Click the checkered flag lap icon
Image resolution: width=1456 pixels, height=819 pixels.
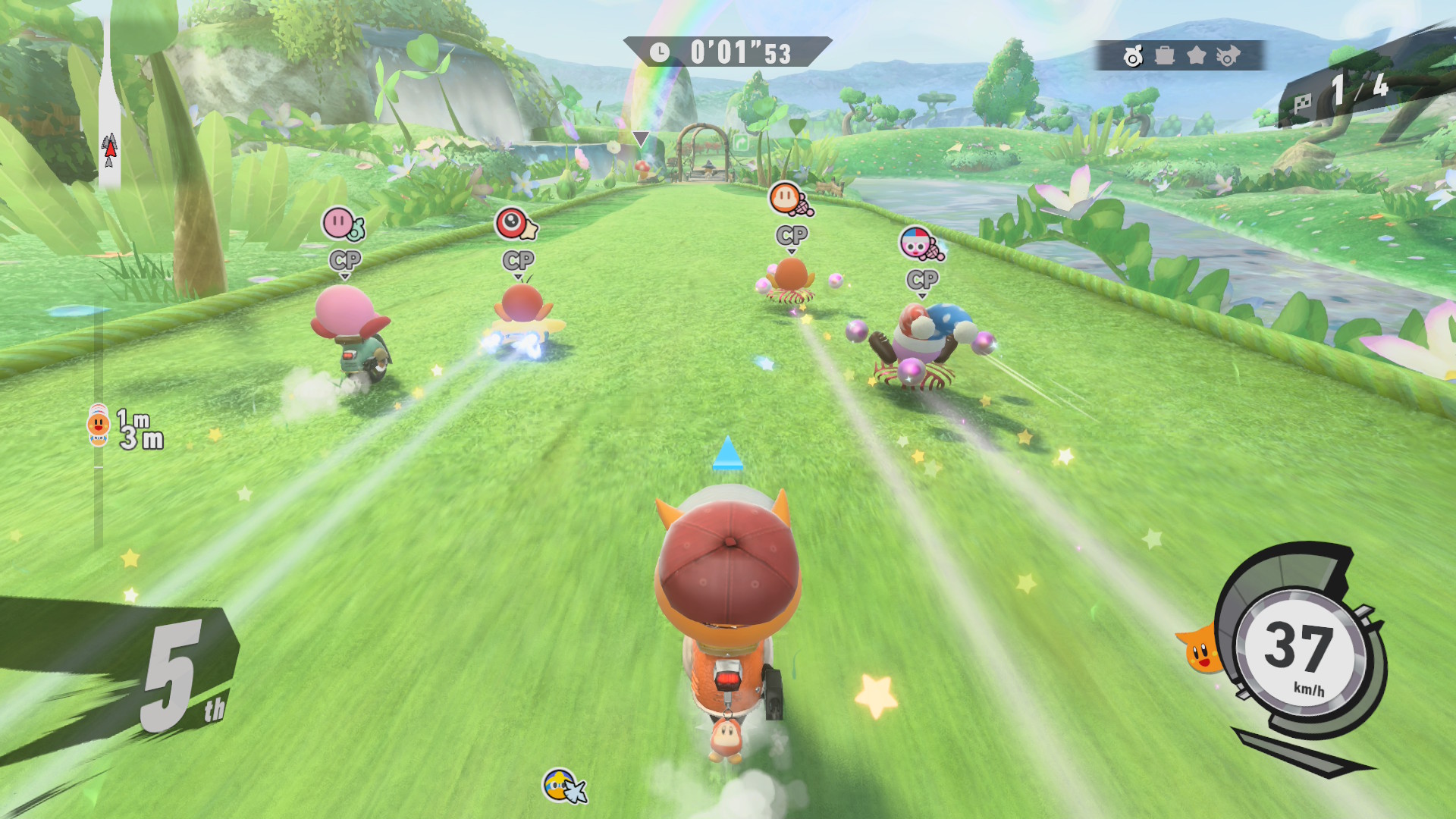tap(1302, 103)
